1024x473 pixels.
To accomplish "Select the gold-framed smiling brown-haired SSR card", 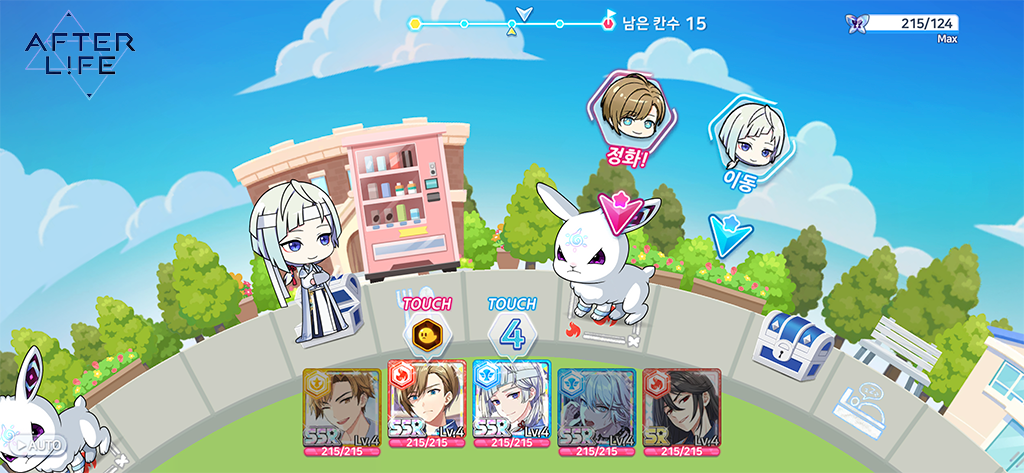I will pyautogui.click(x=342, y=412).
